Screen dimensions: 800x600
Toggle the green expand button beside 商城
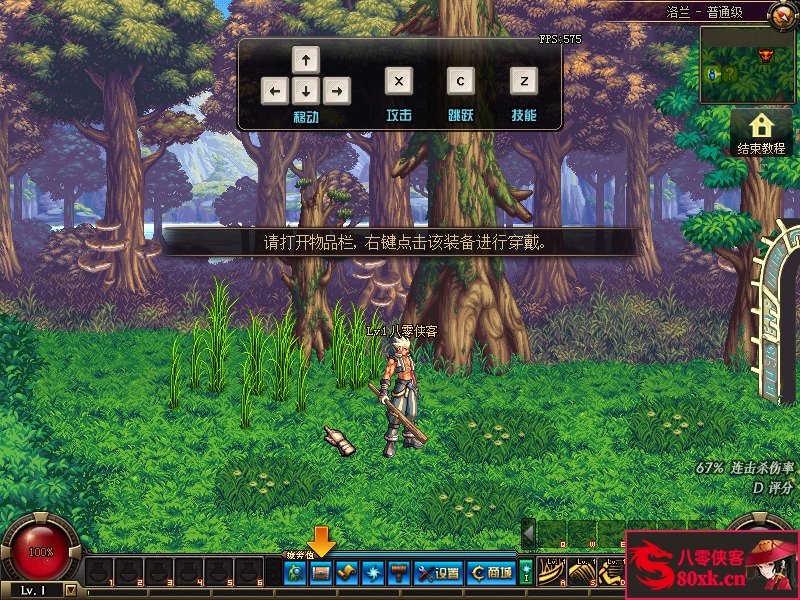[526, 573]
